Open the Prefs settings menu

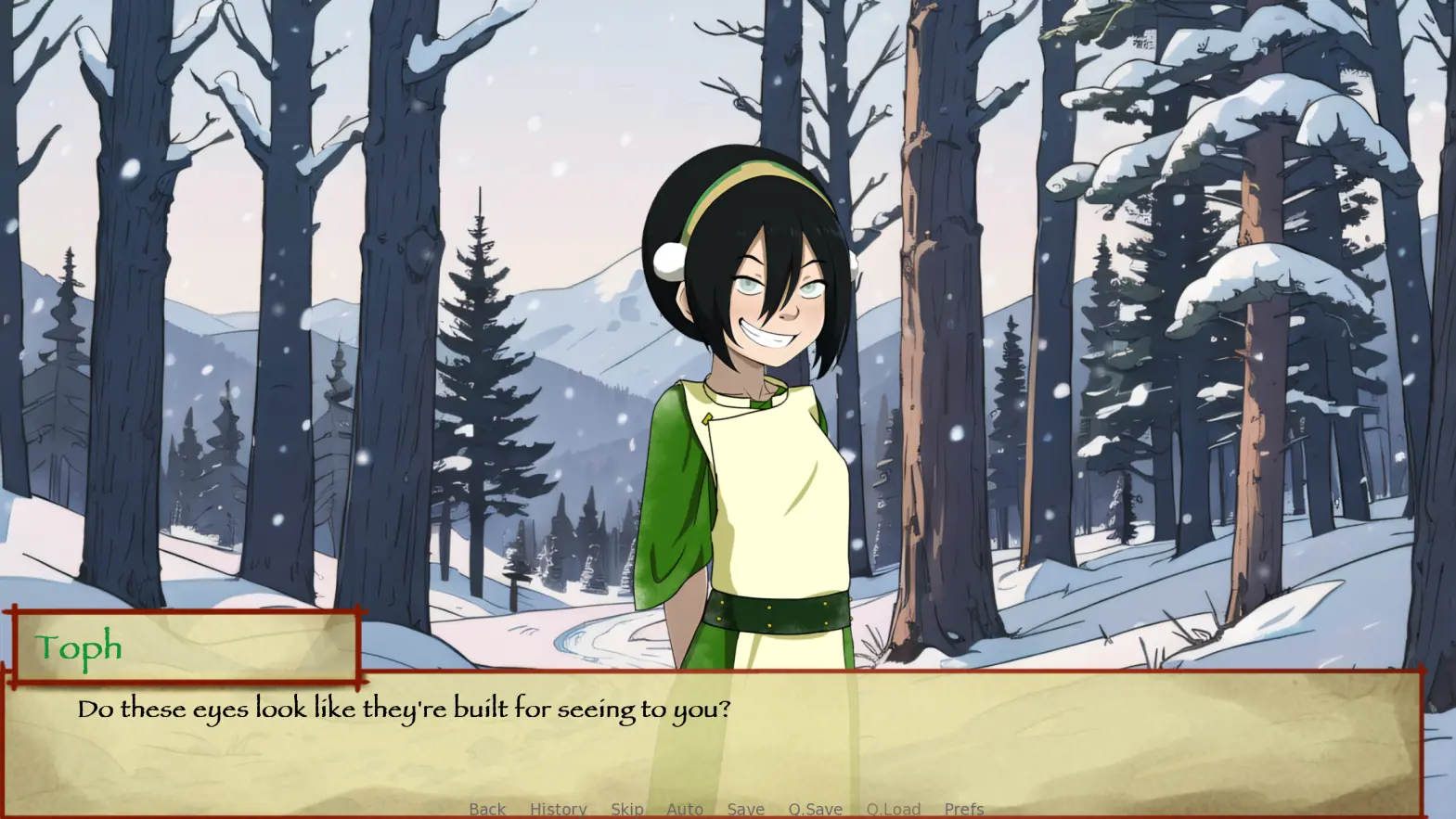[963, 809]
